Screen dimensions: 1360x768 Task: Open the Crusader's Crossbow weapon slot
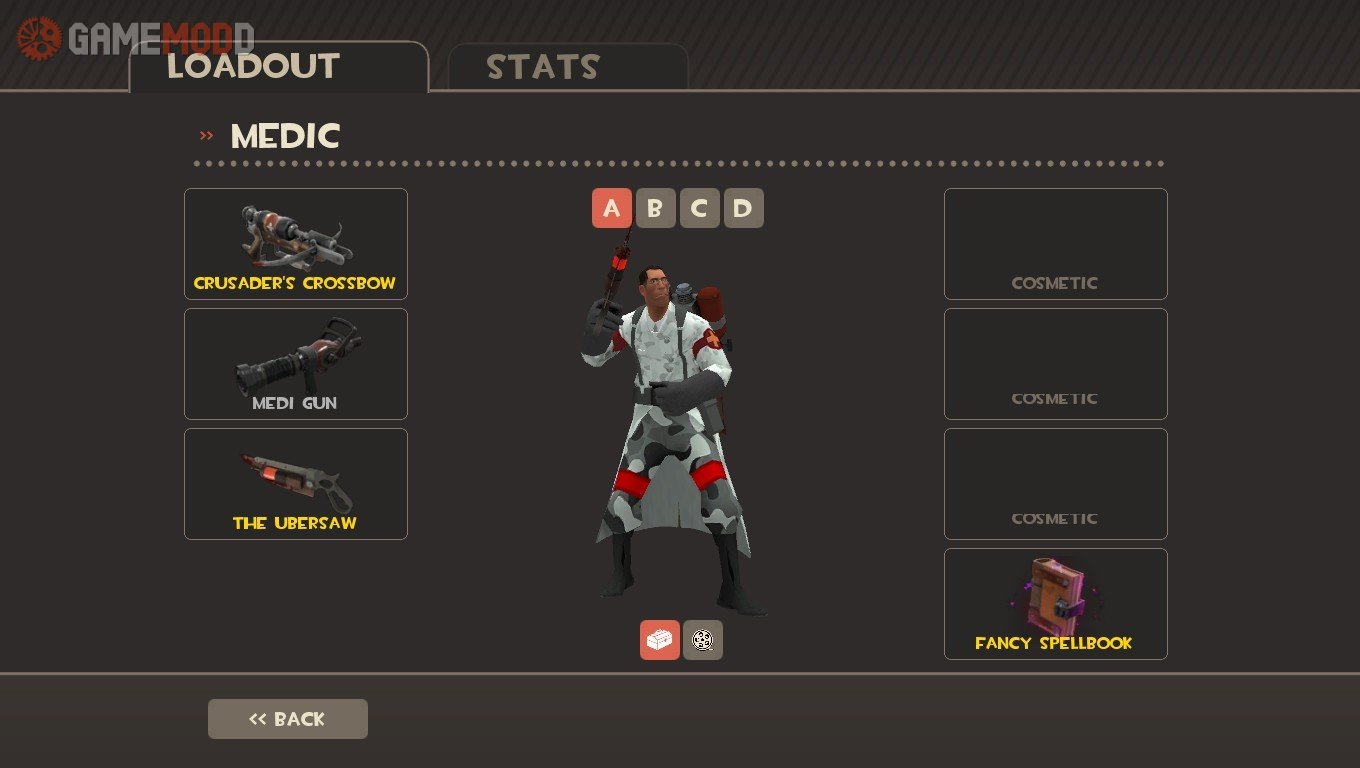[x=295, y=243]
